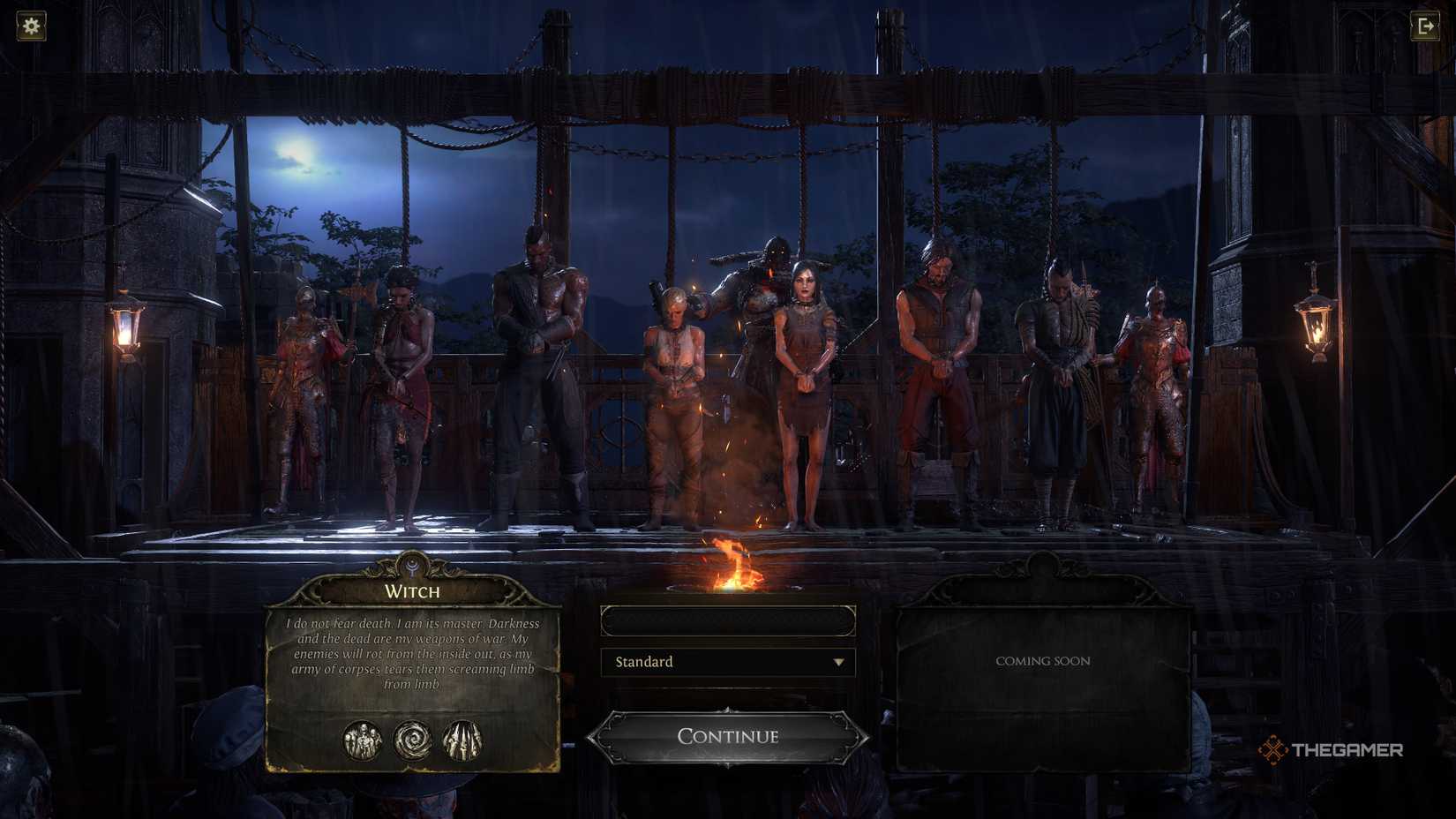1456x819 pixels.
Task: Pick the woman in the red wrap
Action: (402, 388)
